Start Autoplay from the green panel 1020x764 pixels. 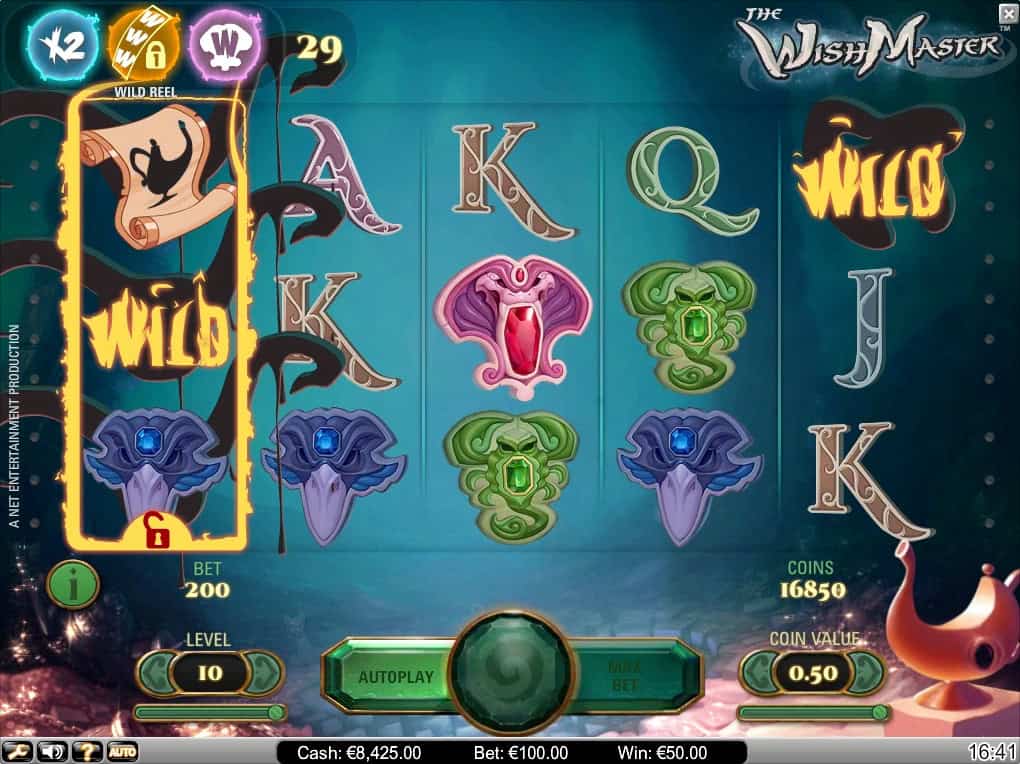(396, 676)
